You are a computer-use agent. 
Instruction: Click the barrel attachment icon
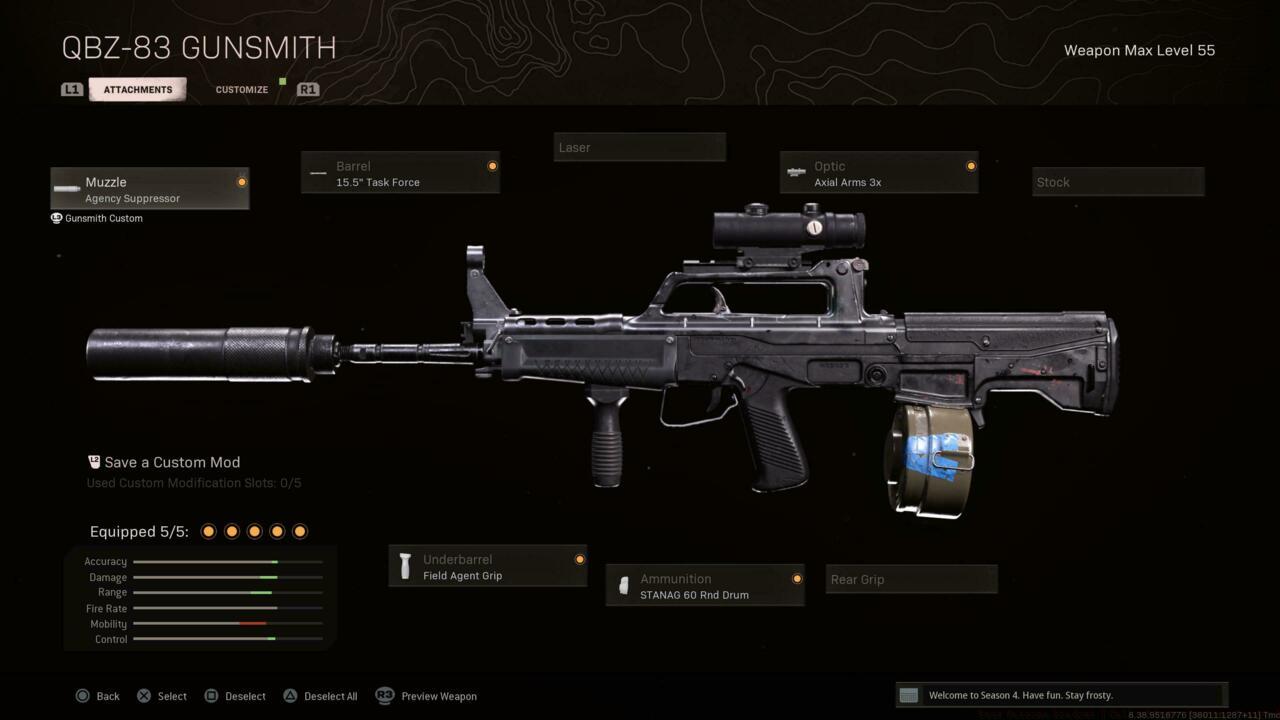click(318, 173)
